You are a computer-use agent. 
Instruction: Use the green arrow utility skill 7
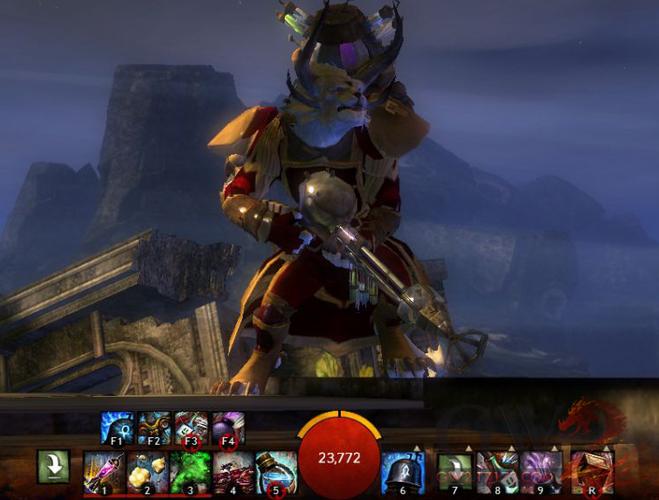click(x=454, y=472)
